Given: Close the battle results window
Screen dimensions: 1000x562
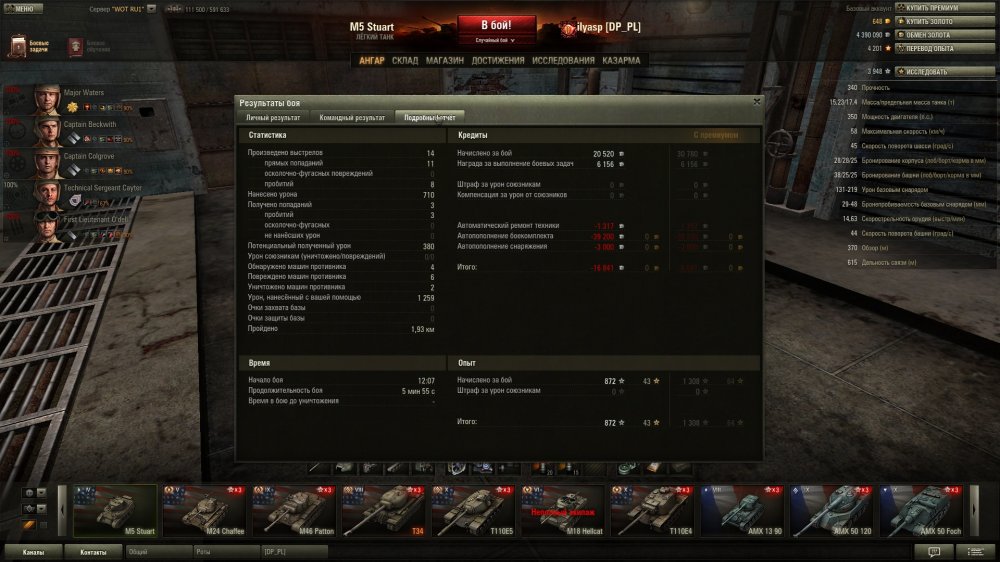Looking at the screenshot, I should 756,101.
